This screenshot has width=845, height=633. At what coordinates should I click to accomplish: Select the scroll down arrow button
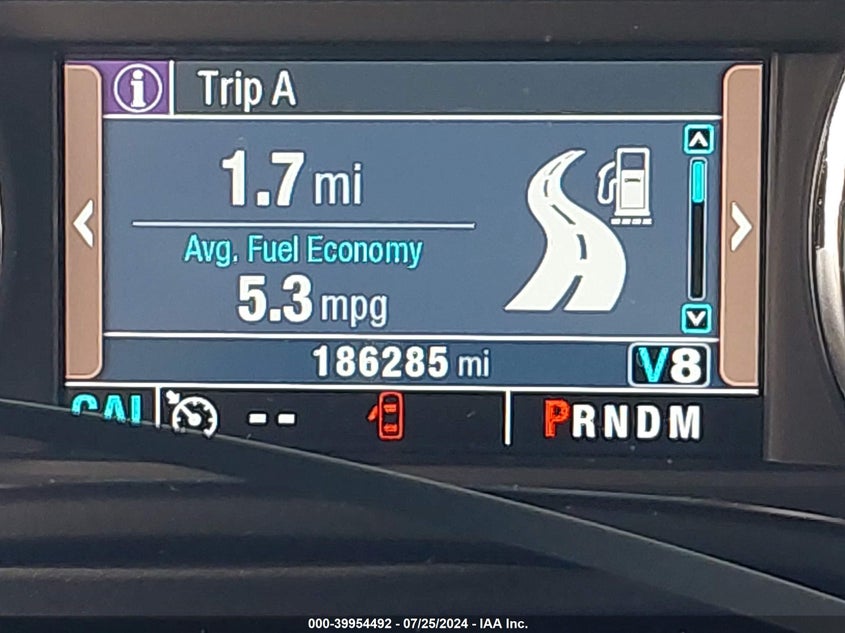pos(696,318)
